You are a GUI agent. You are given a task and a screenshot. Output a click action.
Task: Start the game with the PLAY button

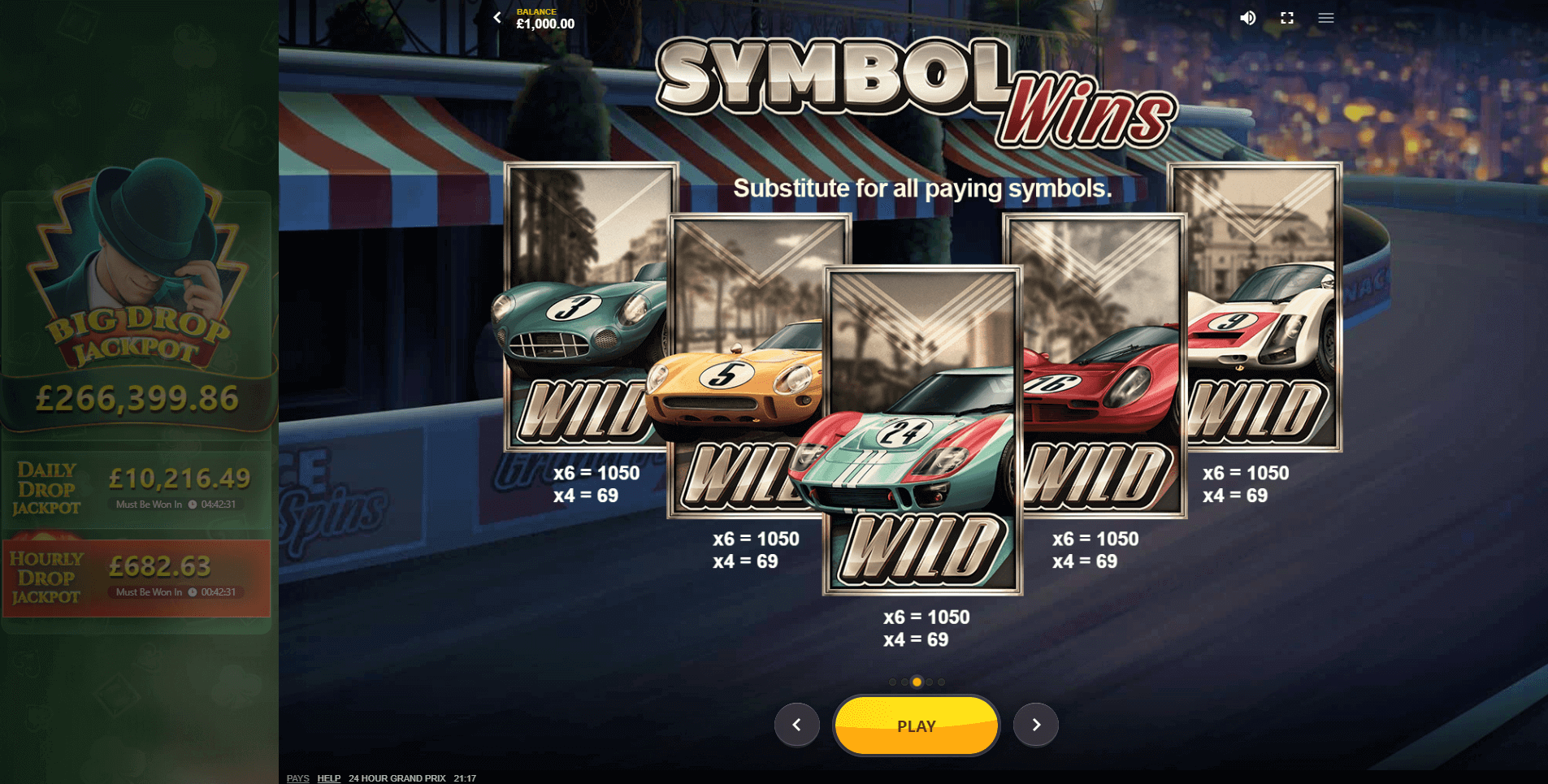click(x=916, y=726)
